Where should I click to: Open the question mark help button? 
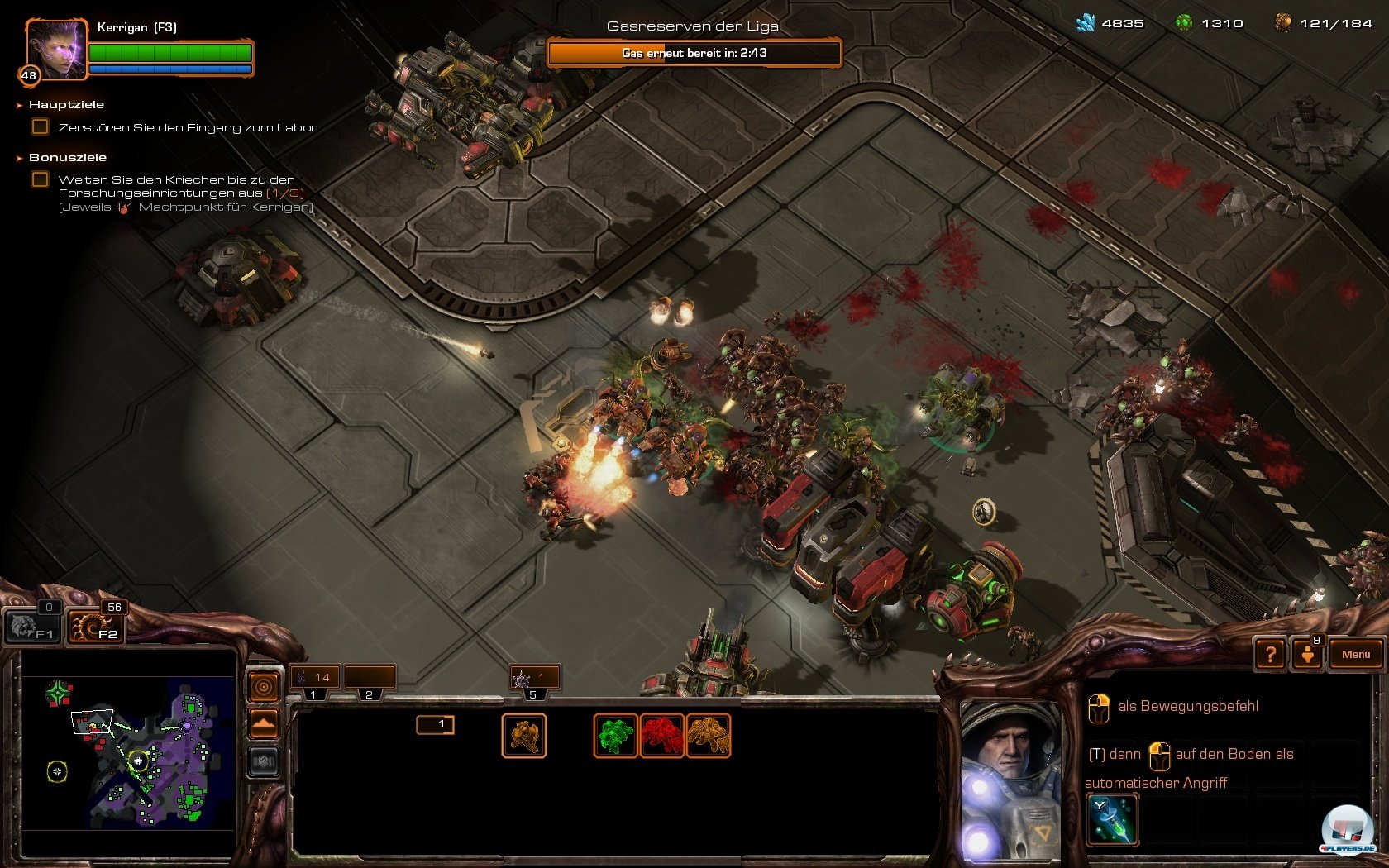pos(1270,655)
